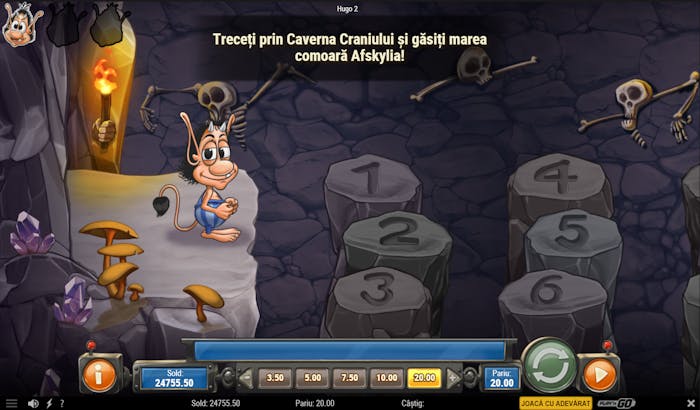Pick the stone pillar numbered 5
This screenshot has height=410, width=700.
[572, 232]
